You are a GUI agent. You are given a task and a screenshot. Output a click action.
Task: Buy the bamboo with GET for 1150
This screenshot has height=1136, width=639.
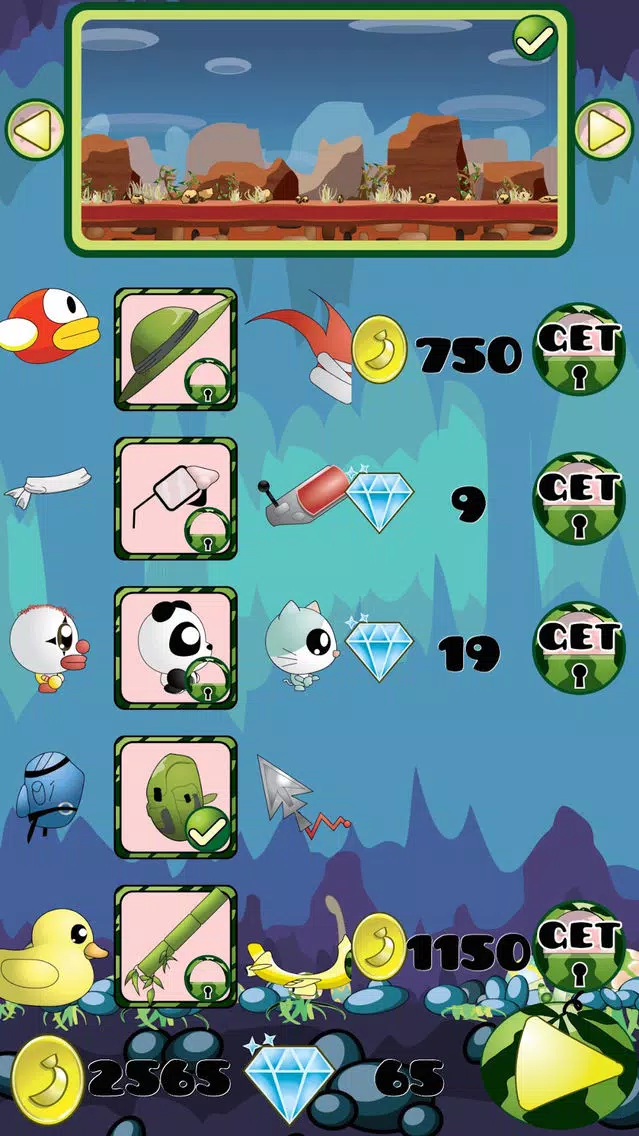[x=579, y=946]
